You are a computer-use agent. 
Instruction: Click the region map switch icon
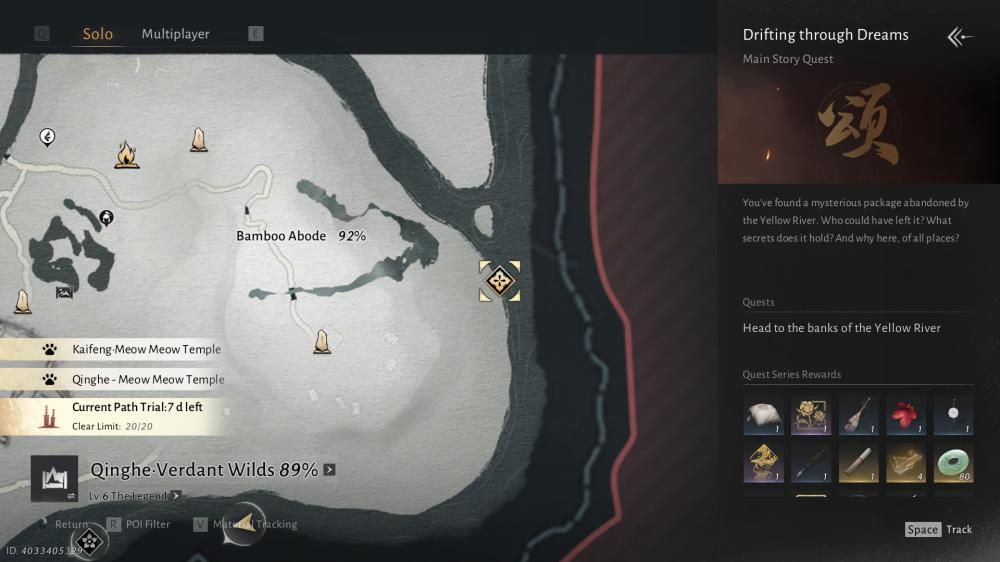(x=54, y=478)
